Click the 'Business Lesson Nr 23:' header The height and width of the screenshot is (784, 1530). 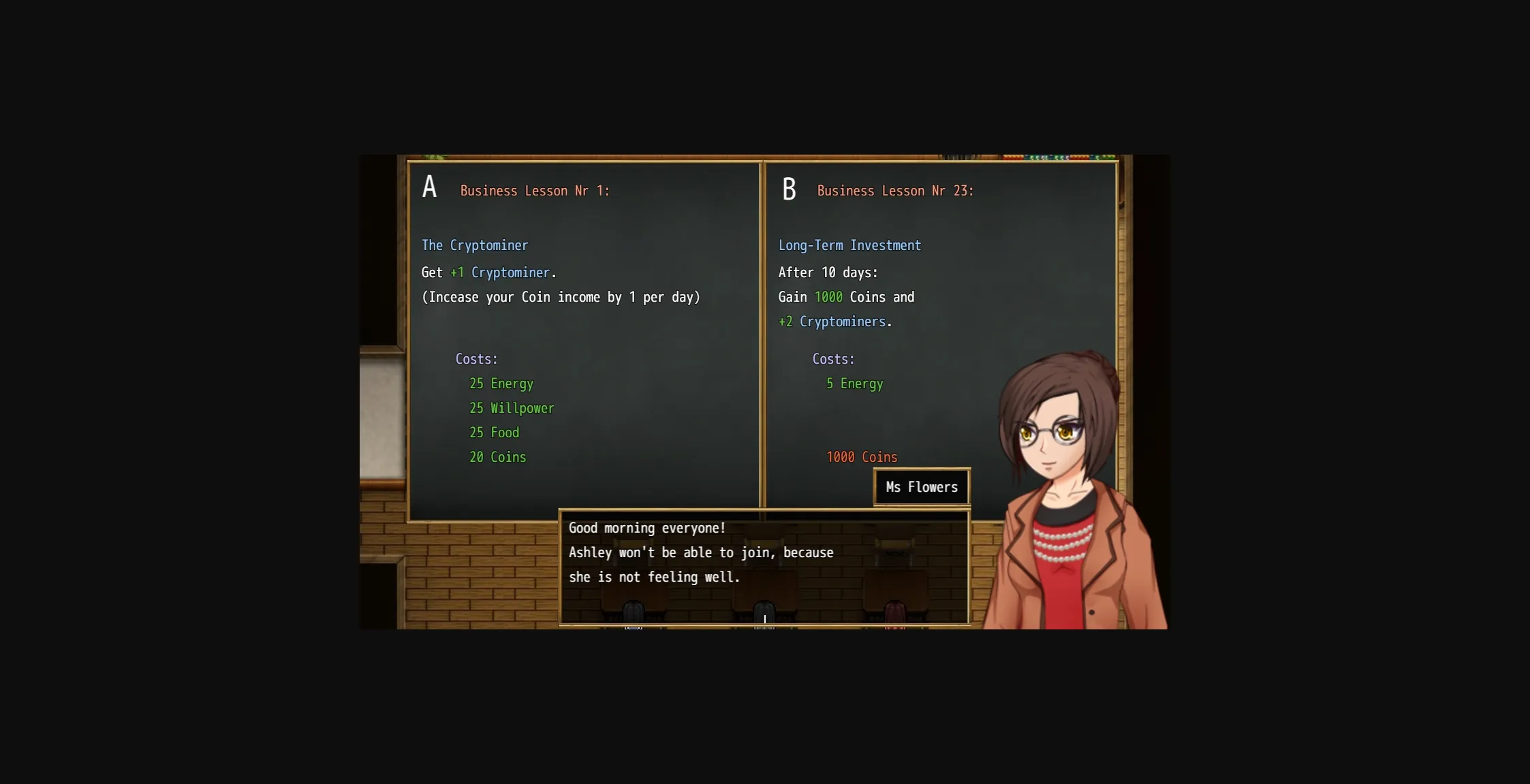895,191
